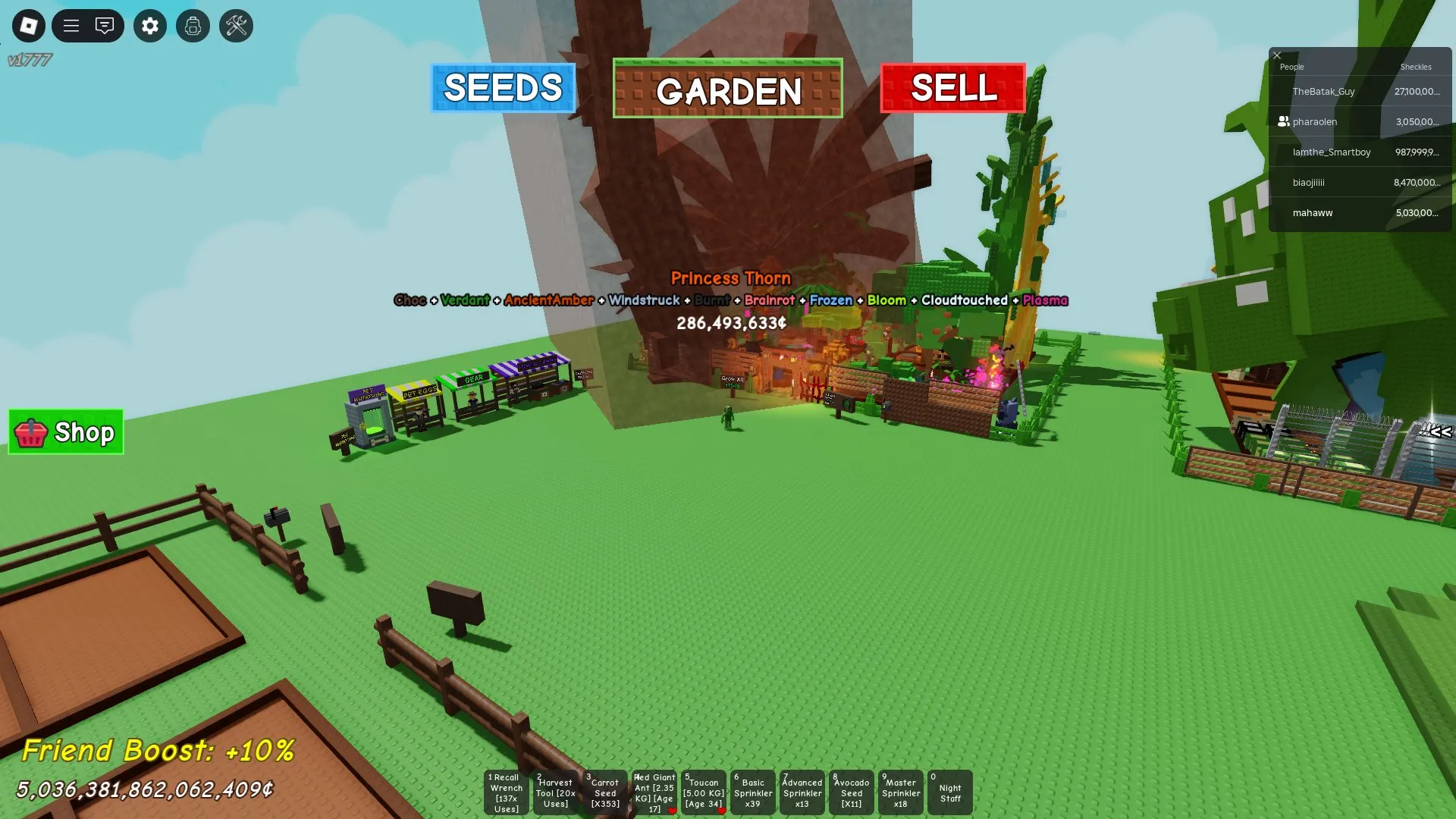This screenshot has height=819, width=1456.
Task: Select the Master Sprinkler x18 slot
Action: pyautogui.click(x=900, y=792)
